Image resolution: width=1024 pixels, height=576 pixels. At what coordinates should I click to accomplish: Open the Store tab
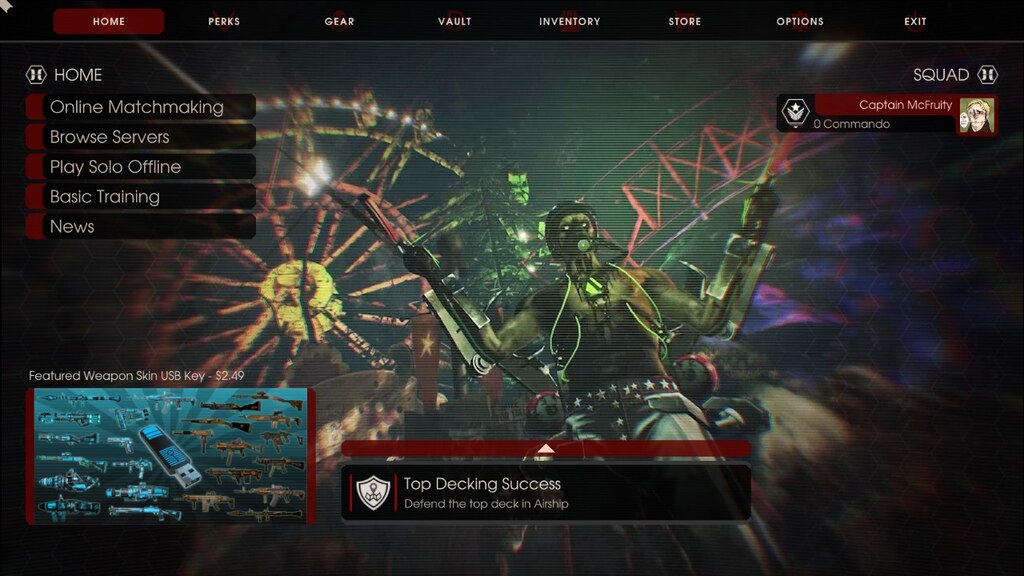685,21
